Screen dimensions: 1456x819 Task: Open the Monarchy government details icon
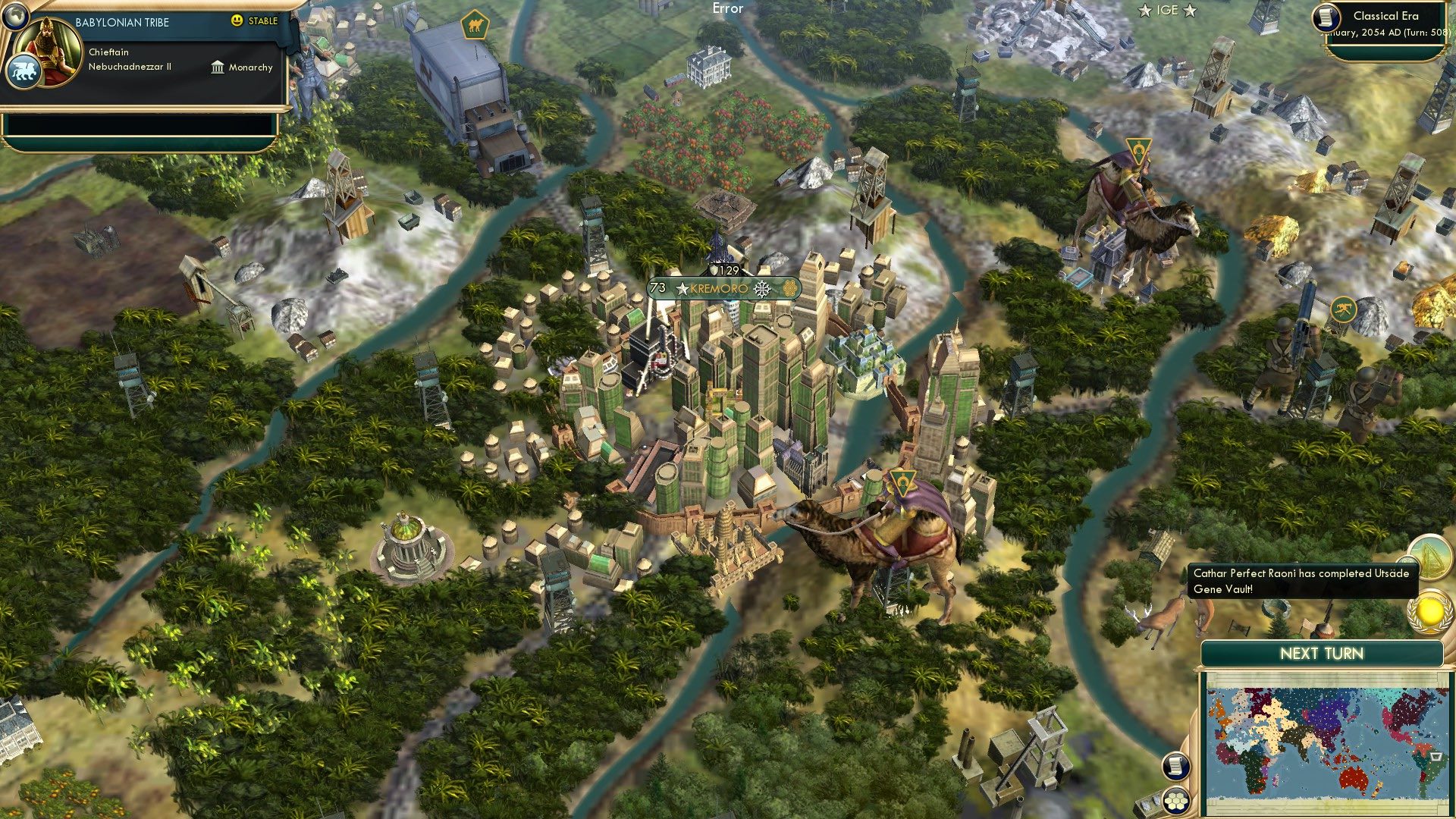click(x=216, y=67)
